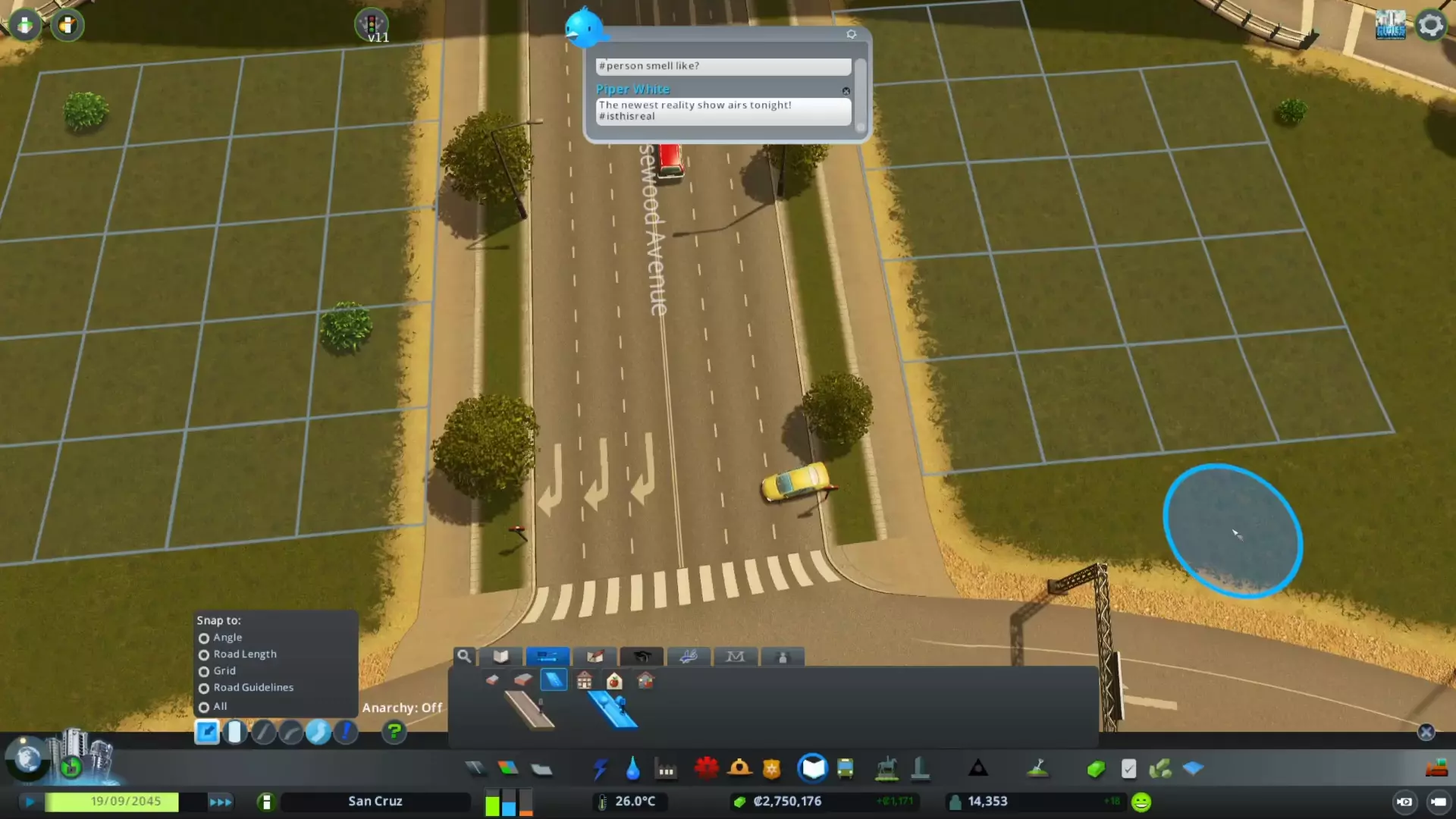The width and height of the screenshot is (1456, 819).
Task: Open the road menu search field
Action: 464,657
